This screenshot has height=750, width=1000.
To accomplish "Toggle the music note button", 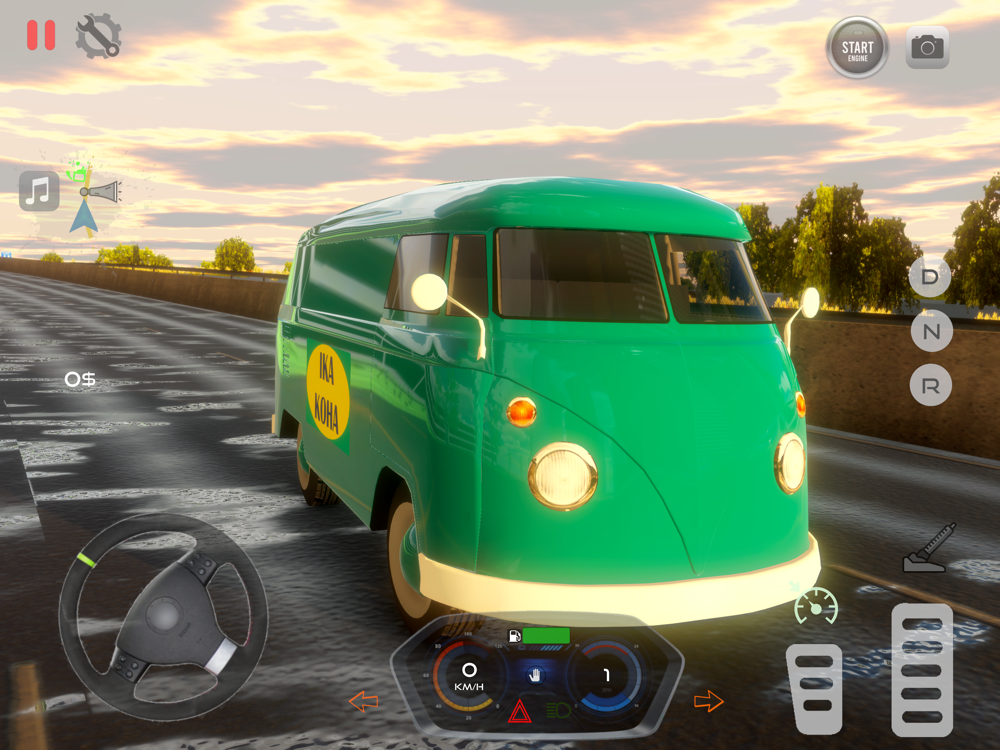I will point(39,190).
